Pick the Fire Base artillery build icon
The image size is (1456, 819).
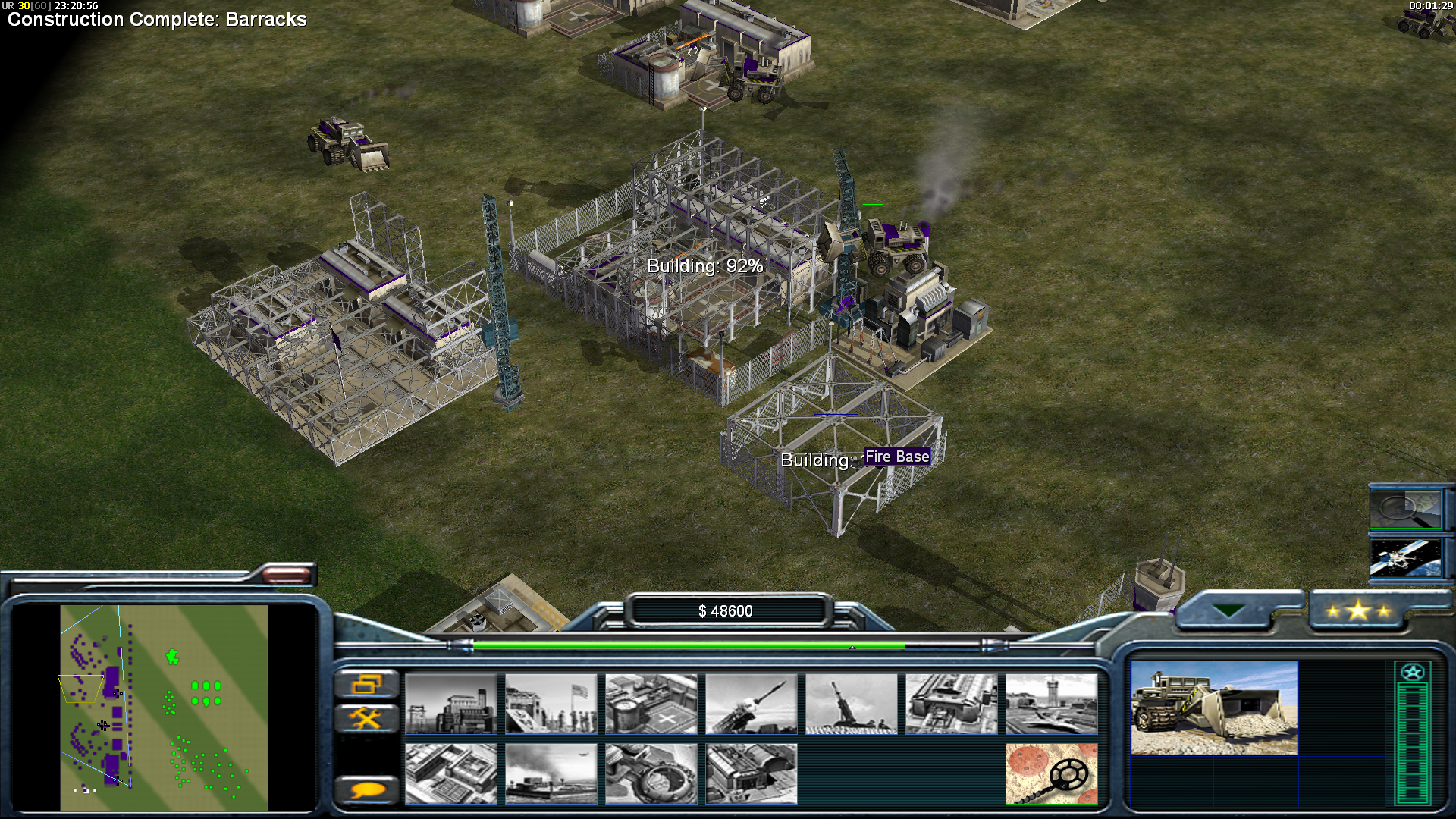[851, 704]
